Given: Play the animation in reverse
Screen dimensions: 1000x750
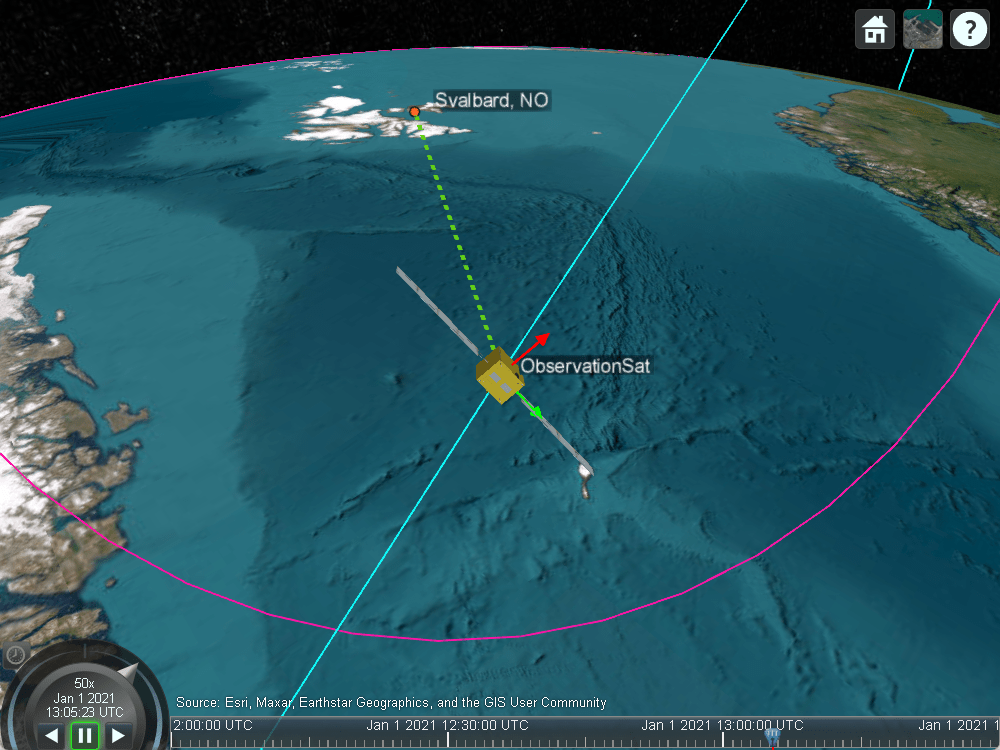Looking at the screenshot, I should coord(52,736).
